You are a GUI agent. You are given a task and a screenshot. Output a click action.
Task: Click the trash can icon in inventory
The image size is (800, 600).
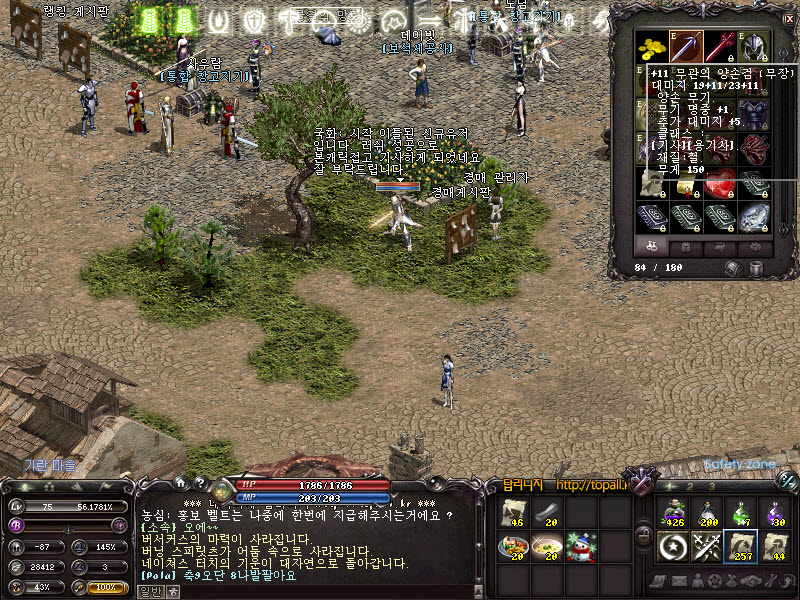tap(757, 268)
